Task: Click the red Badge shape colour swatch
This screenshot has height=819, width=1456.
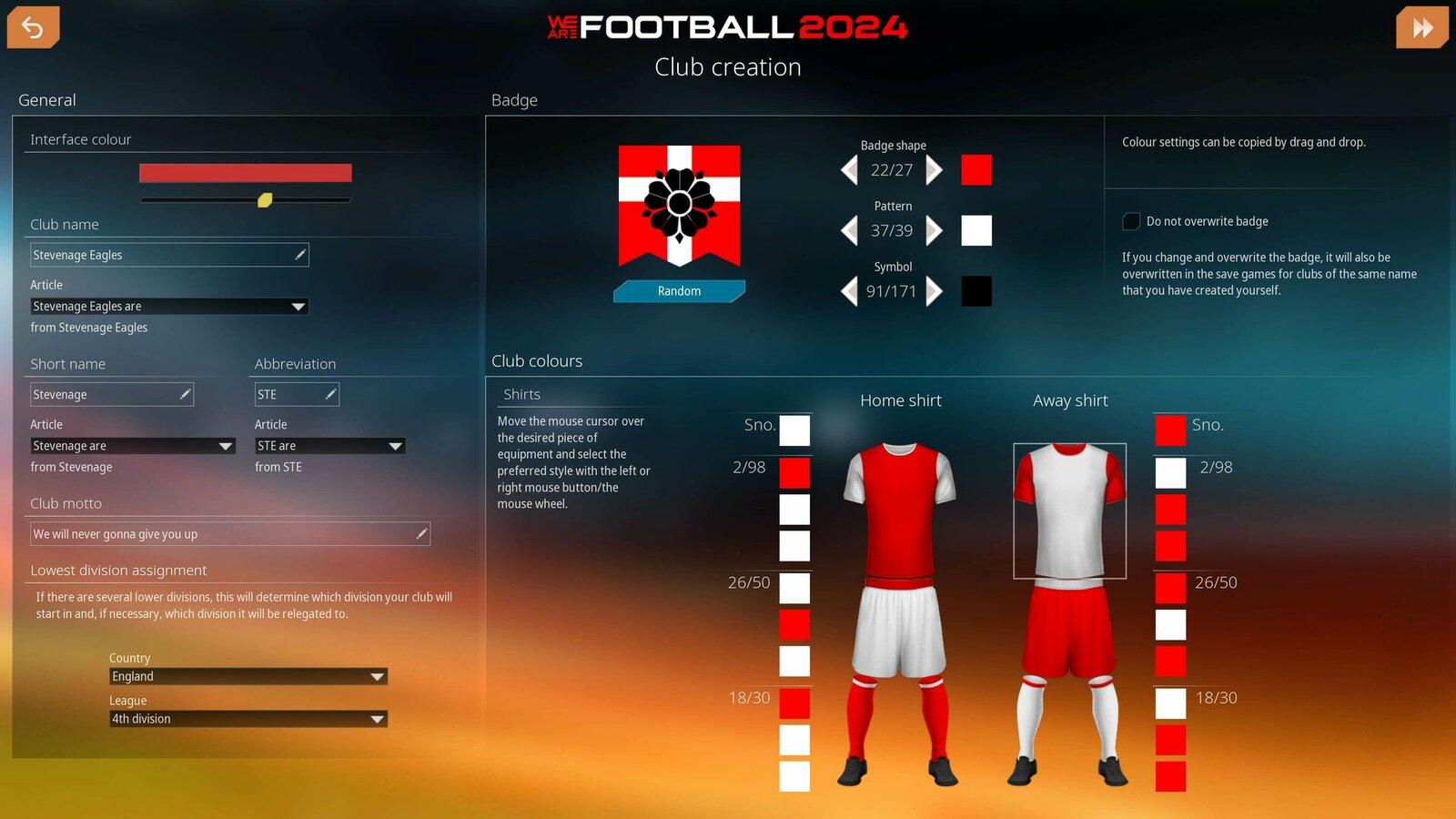Action: [x=976, y=170]
